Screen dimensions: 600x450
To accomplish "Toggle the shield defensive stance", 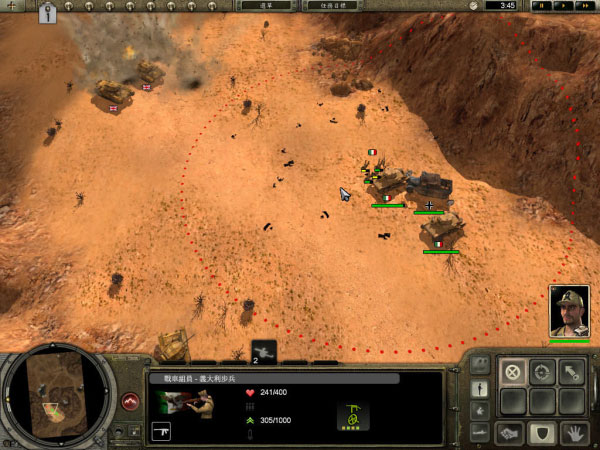I will (543, 432).
